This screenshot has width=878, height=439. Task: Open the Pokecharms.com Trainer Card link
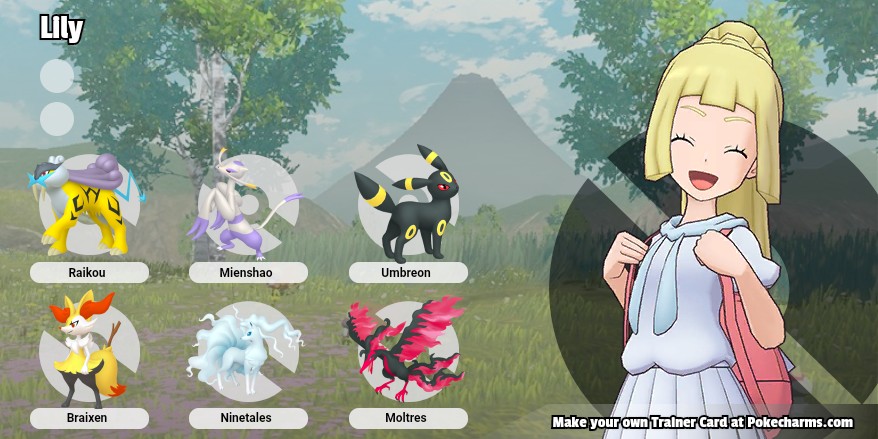pyautogui.click(x=702, y=422)
